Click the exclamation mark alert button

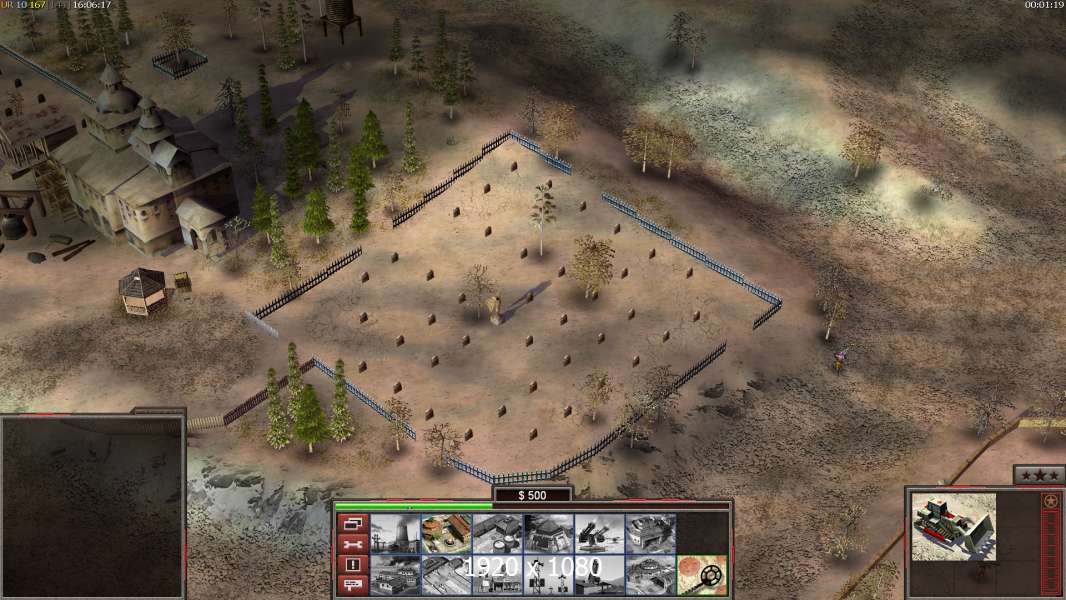click(x=353, y=564)
